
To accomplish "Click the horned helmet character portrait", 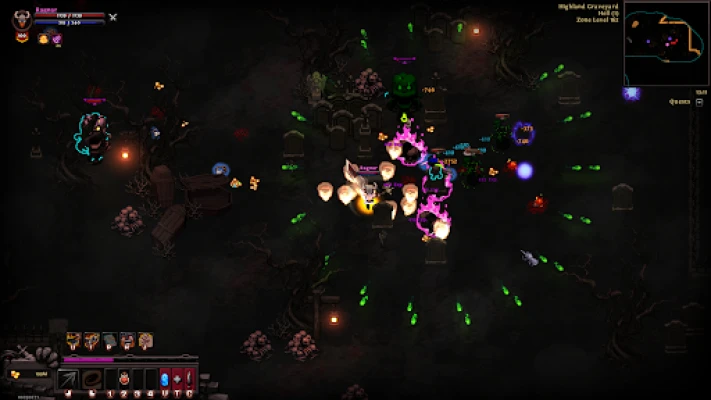I will (x=21, y=17).
